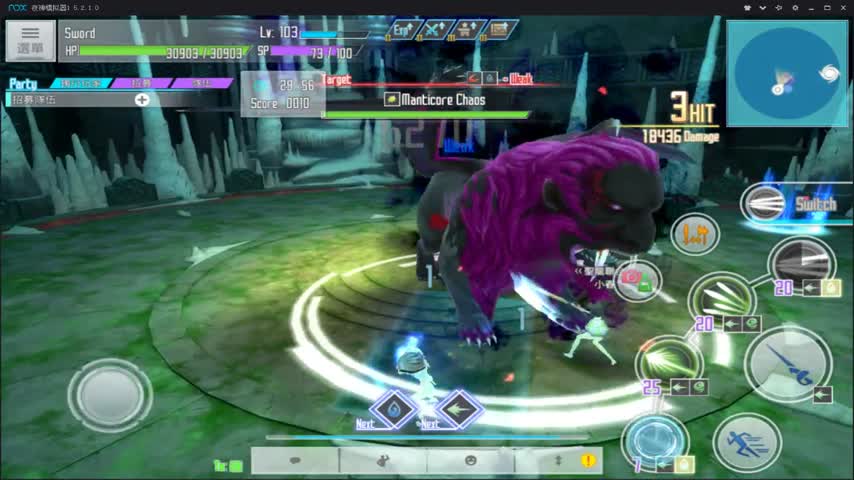Use the blue glowing skill costing 7 SP
Viewport: 854px width, 480px height.
[655, 441]
